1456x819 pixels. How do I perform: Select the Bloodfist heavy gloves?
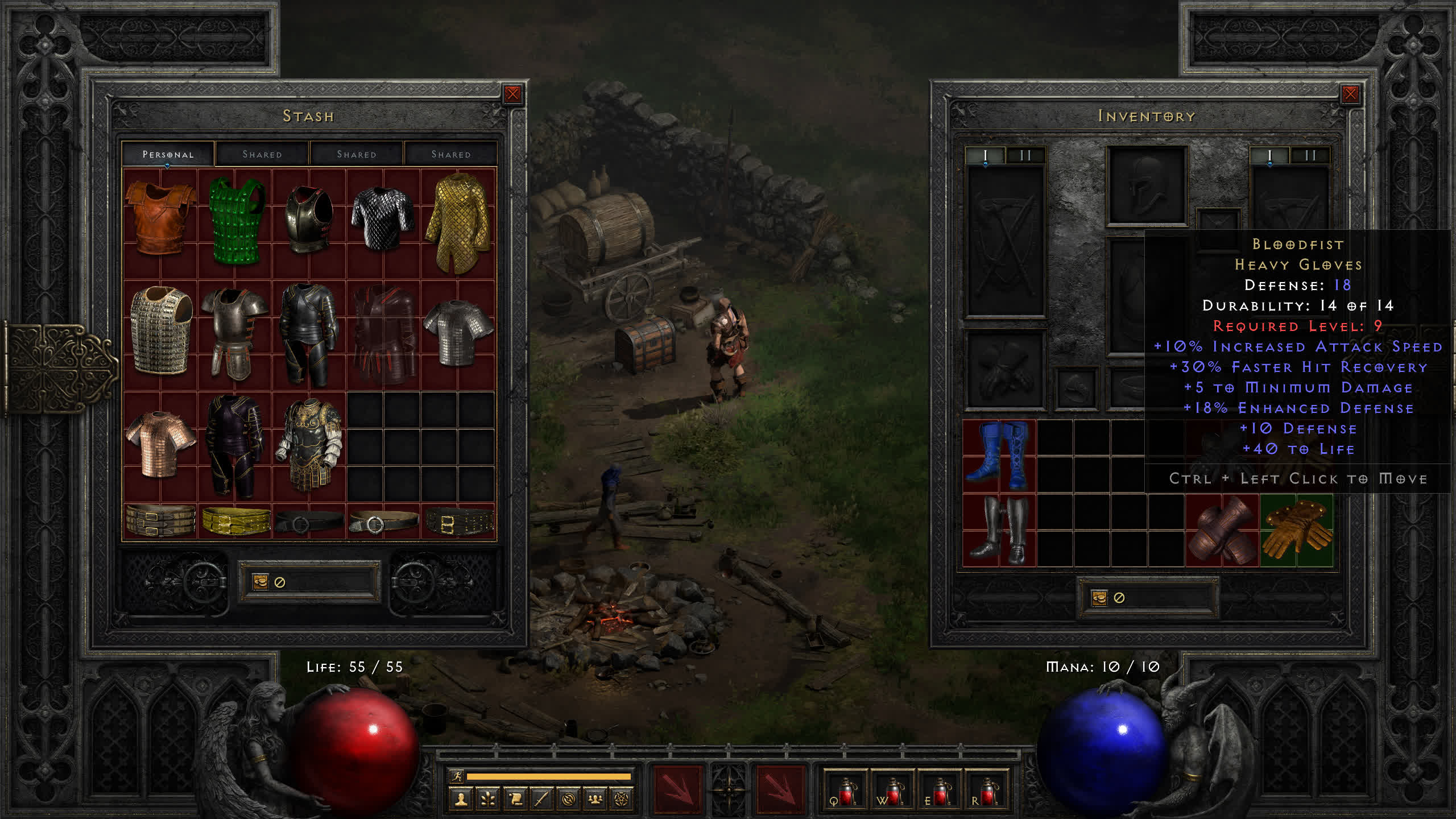pyautogui.click(x=1296, y=530)
